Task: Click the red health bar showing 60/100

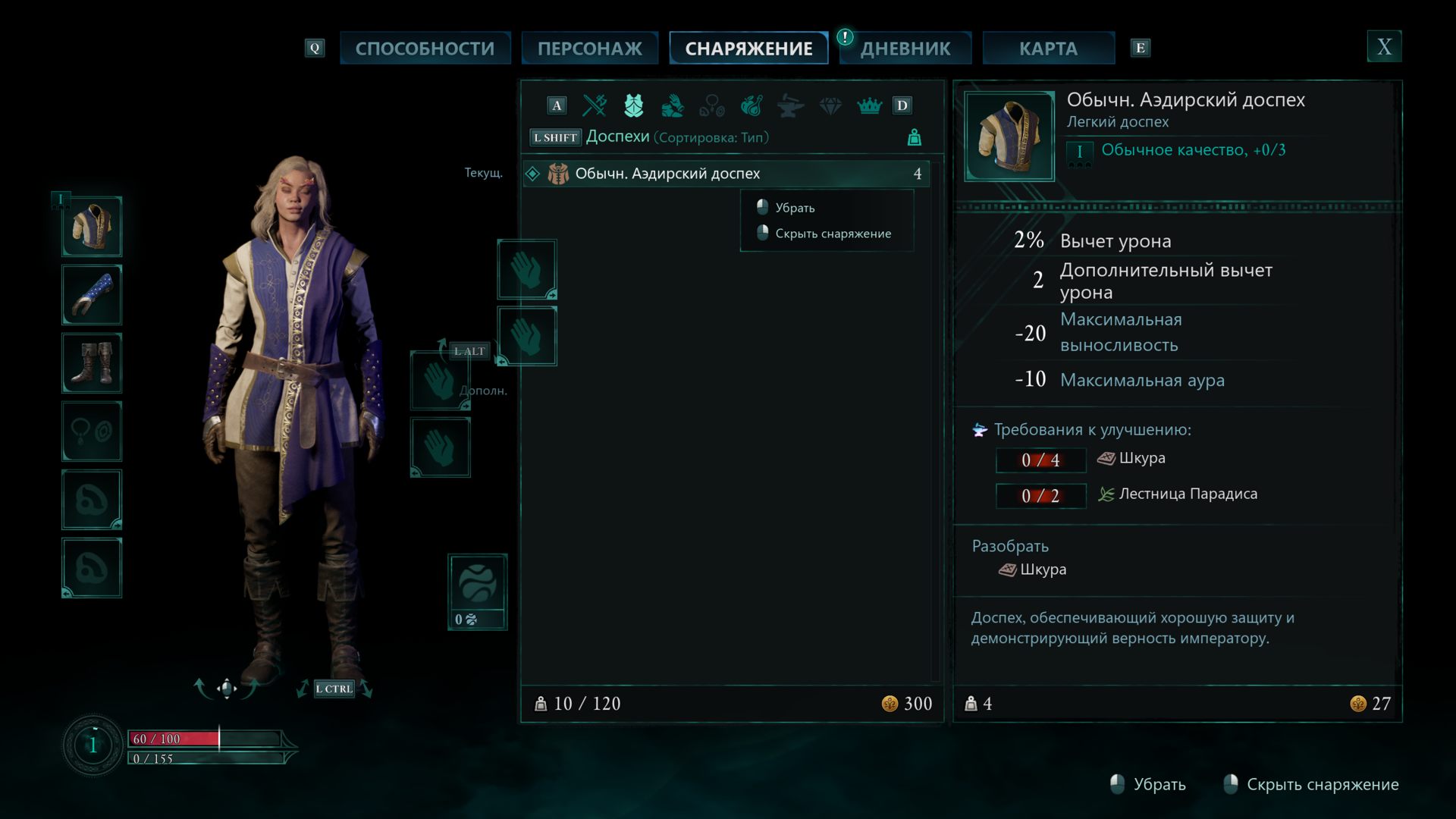Action: click(174, 737)
